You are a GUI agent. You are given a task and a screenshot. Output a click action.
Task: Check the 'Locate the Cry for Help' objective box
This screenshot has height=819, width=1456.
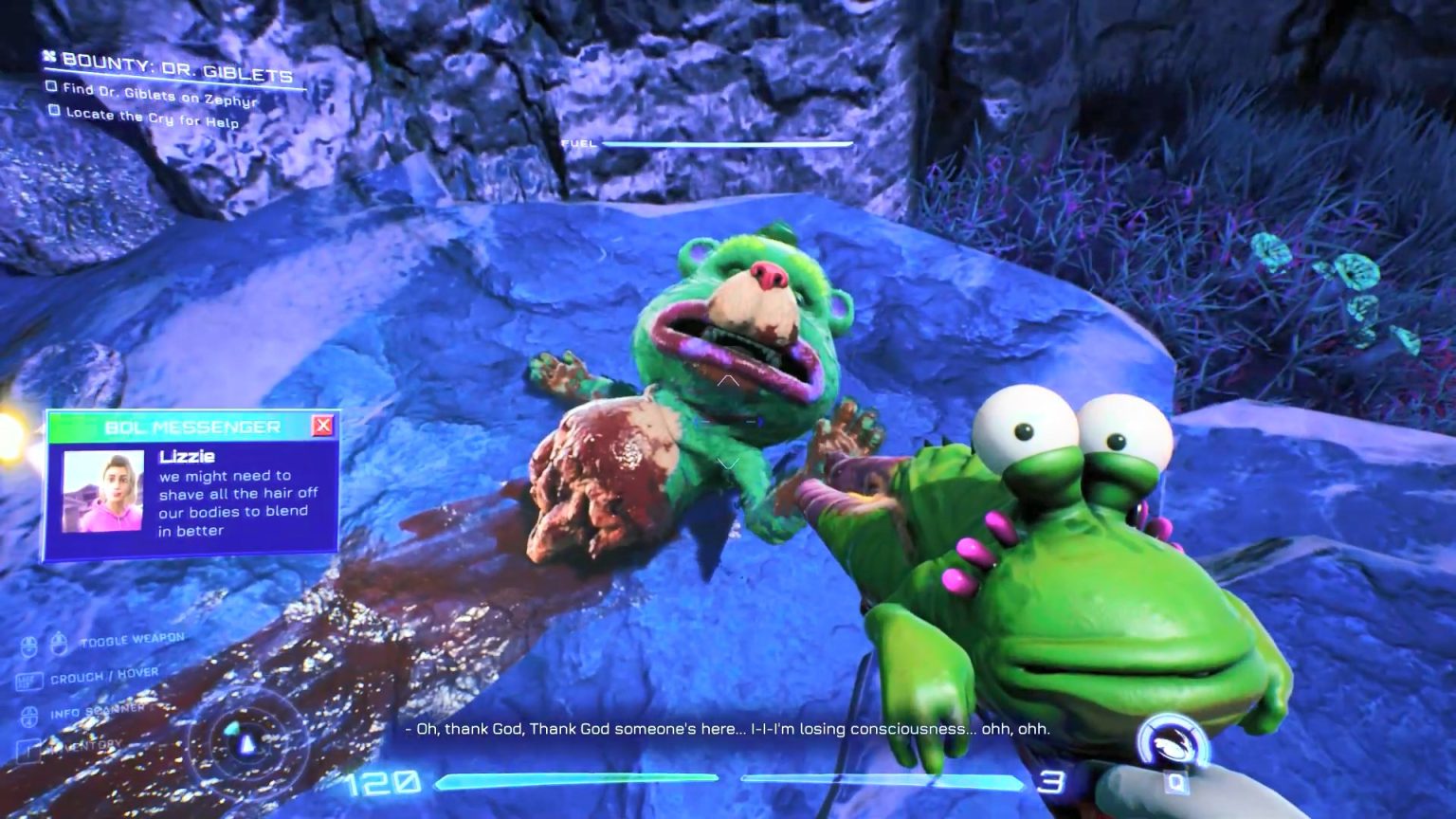[53, 112]
